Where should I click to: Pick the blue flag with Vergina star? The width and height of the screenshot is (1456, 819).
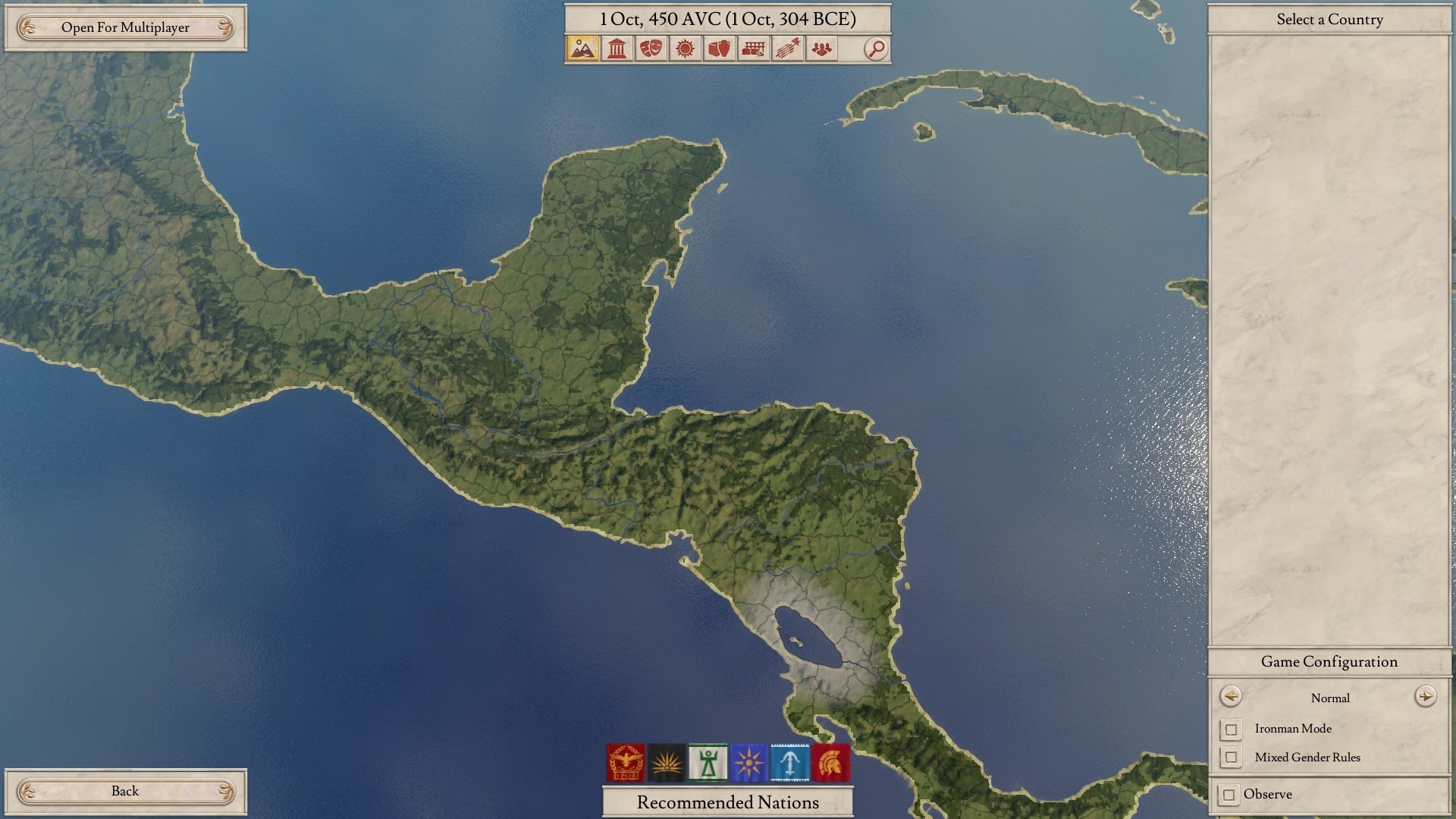click(x=748, y=762)
